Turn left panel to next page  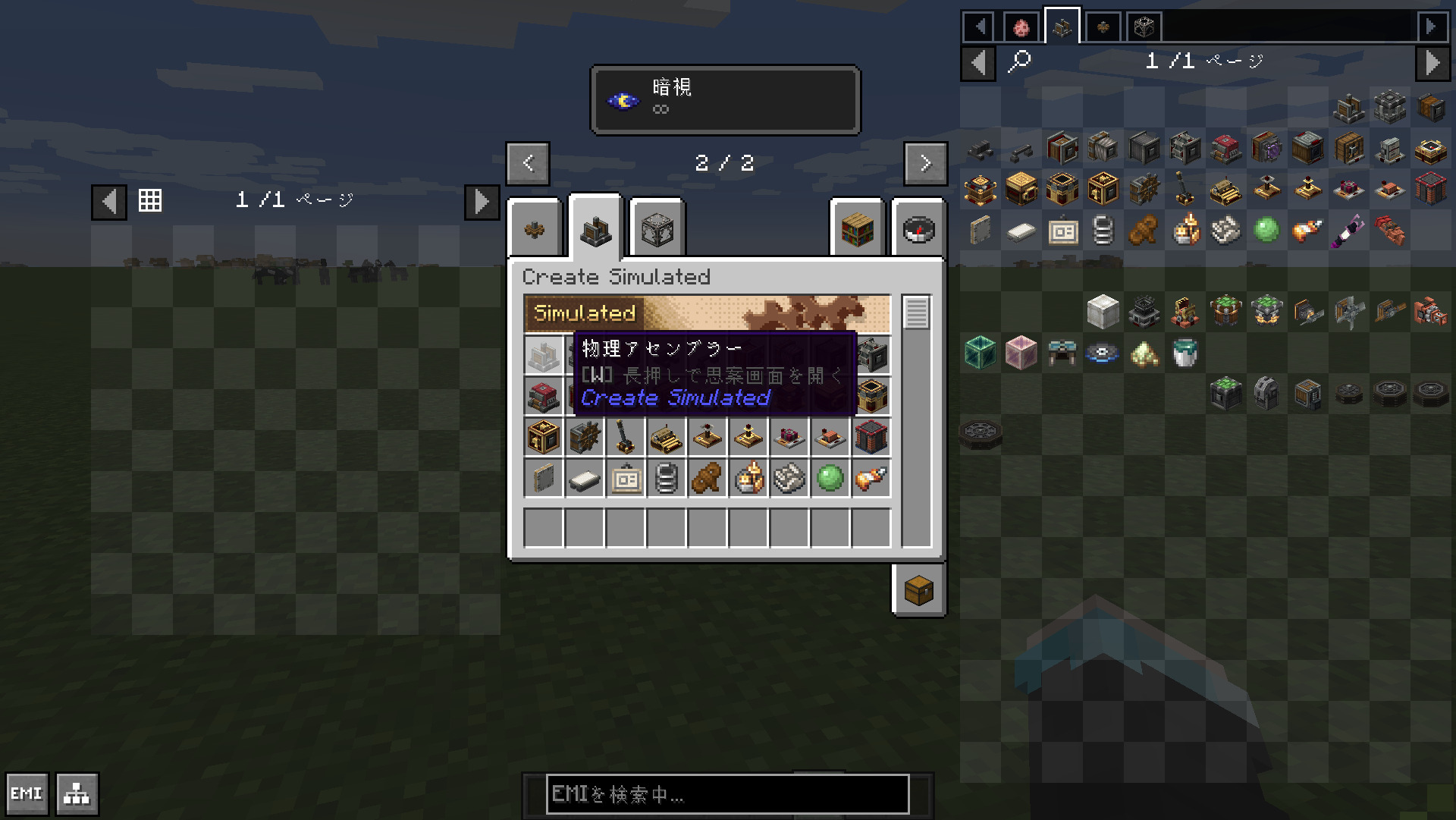coord(482,202)
